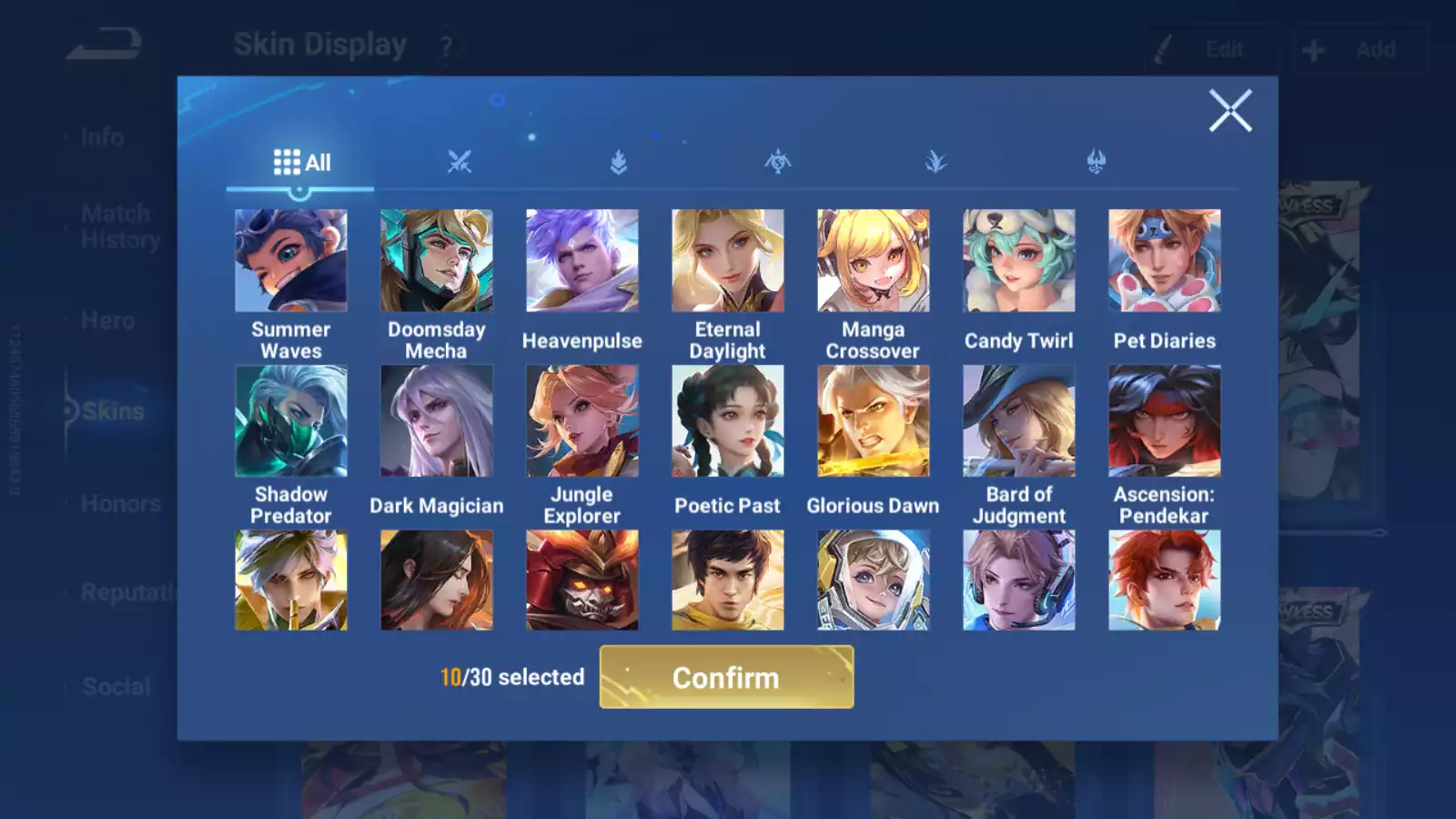Filter by the crossed swords role tab
This screenshot has height=819, width=1456.
click(x=460, y=163)
